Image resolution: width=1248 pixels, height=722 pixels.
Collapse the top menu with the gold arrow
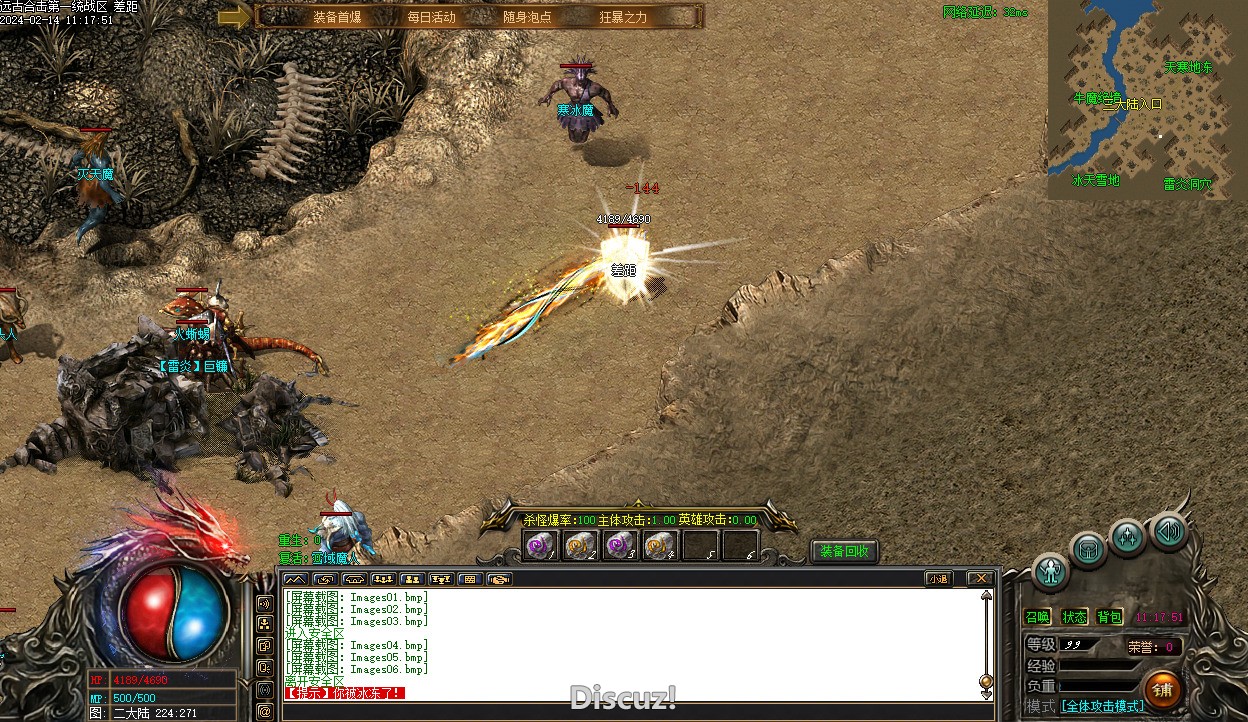(x=234, y=16)
